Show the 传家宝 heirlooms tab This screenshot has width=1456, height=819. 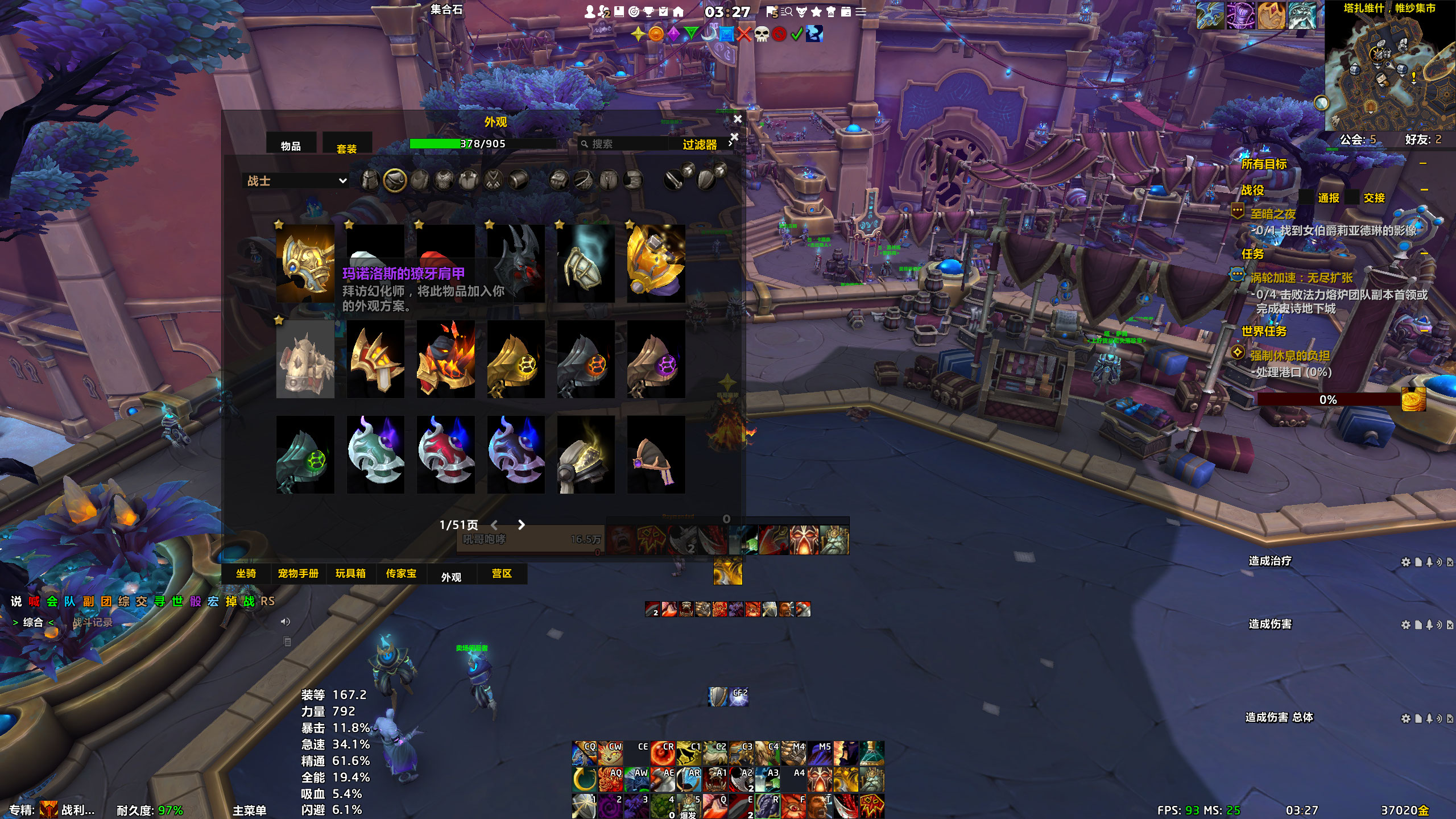coord(401,573)
